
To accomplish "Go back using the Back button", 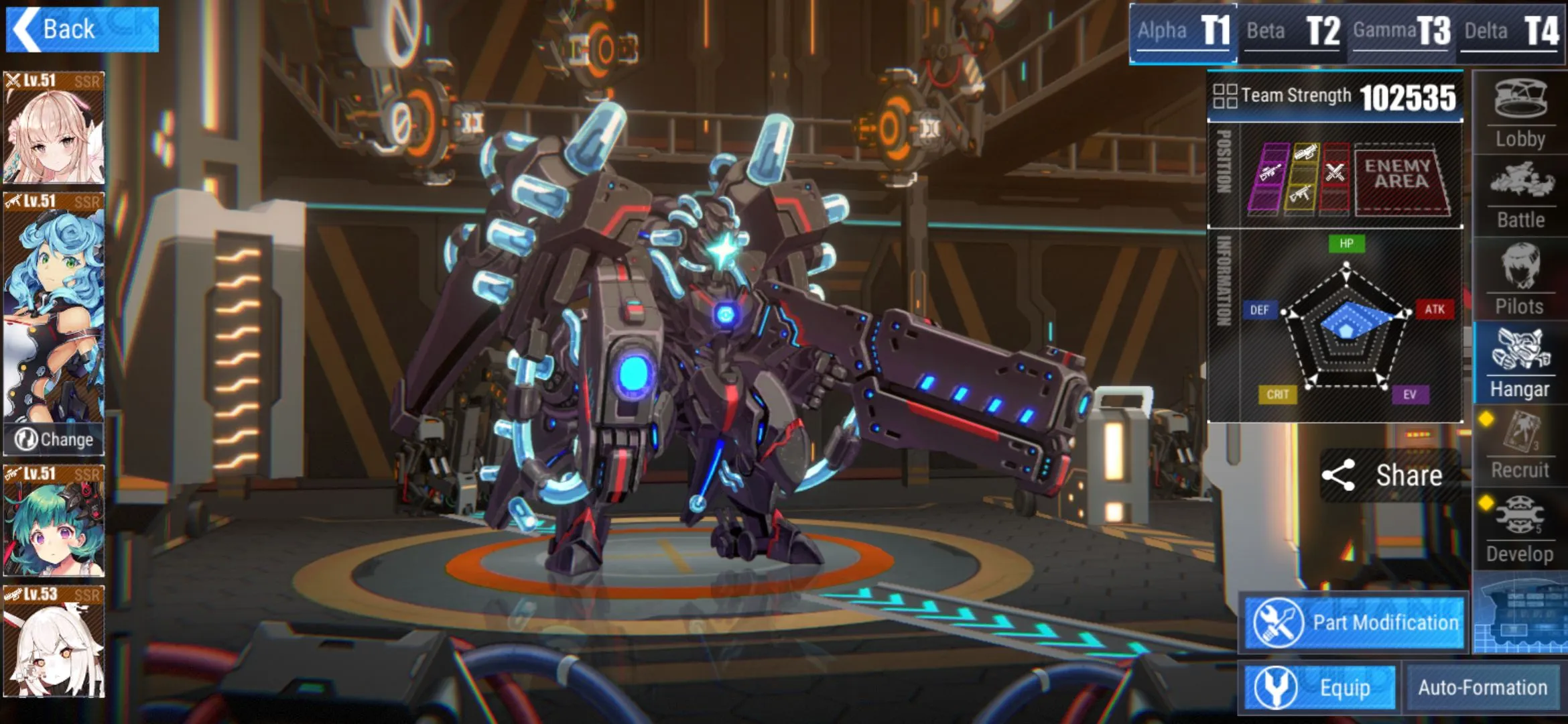I will click(82, 29).
